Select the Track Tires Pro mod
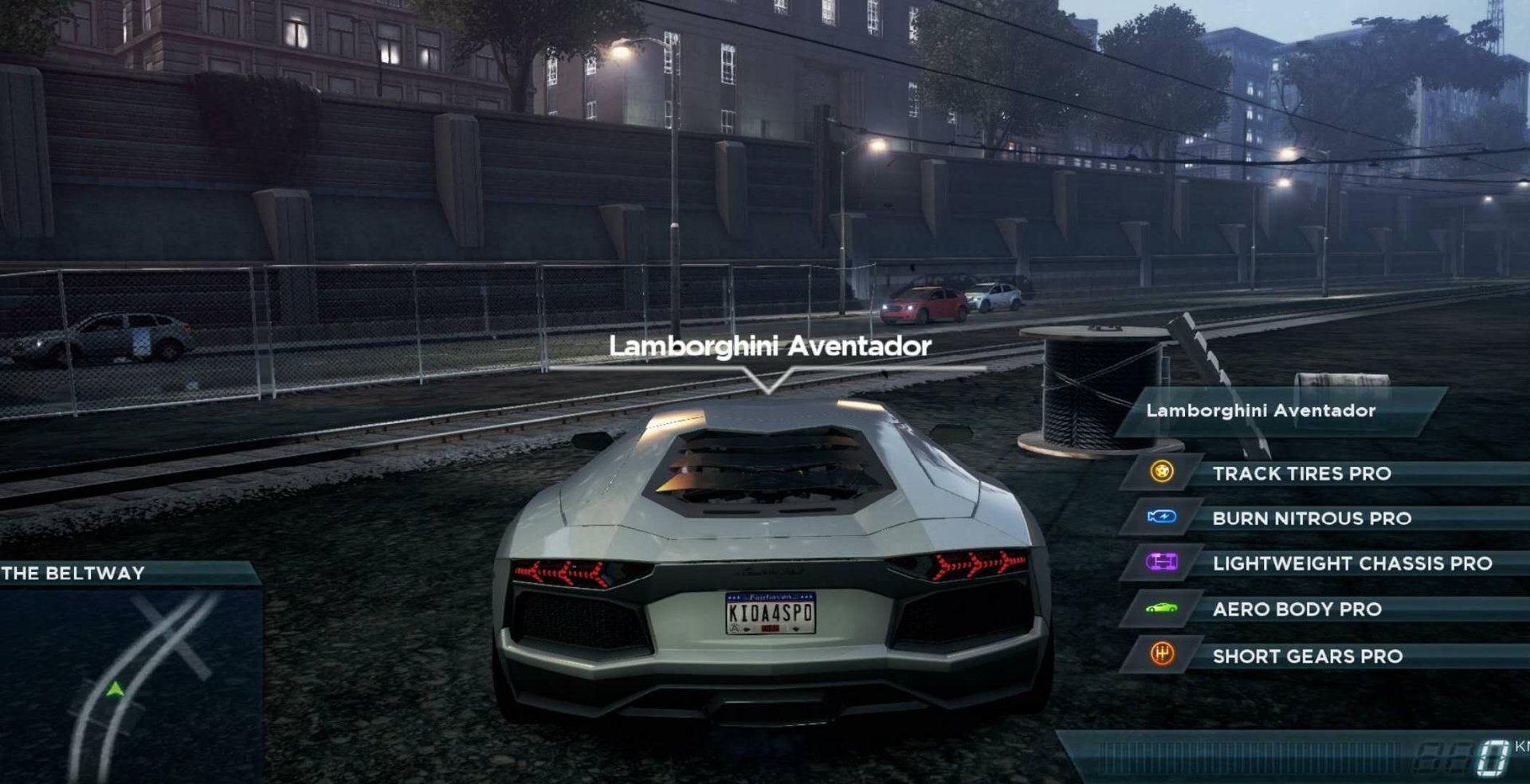1530x784 pixels. pyautogui.click(x=1301, y=473)
